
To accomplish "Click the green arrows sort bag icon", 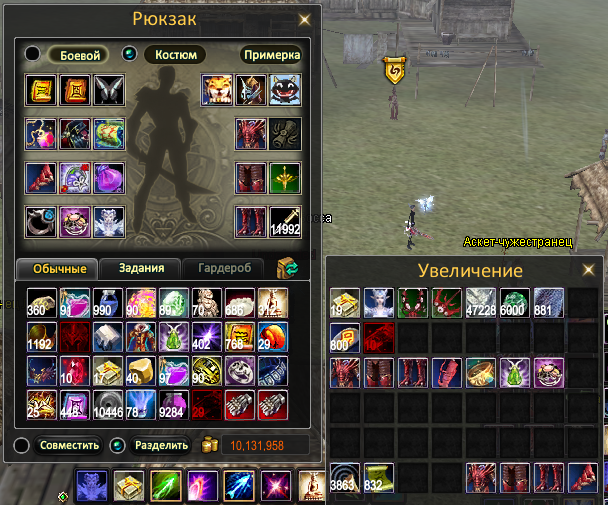I will tap(288, 267).
